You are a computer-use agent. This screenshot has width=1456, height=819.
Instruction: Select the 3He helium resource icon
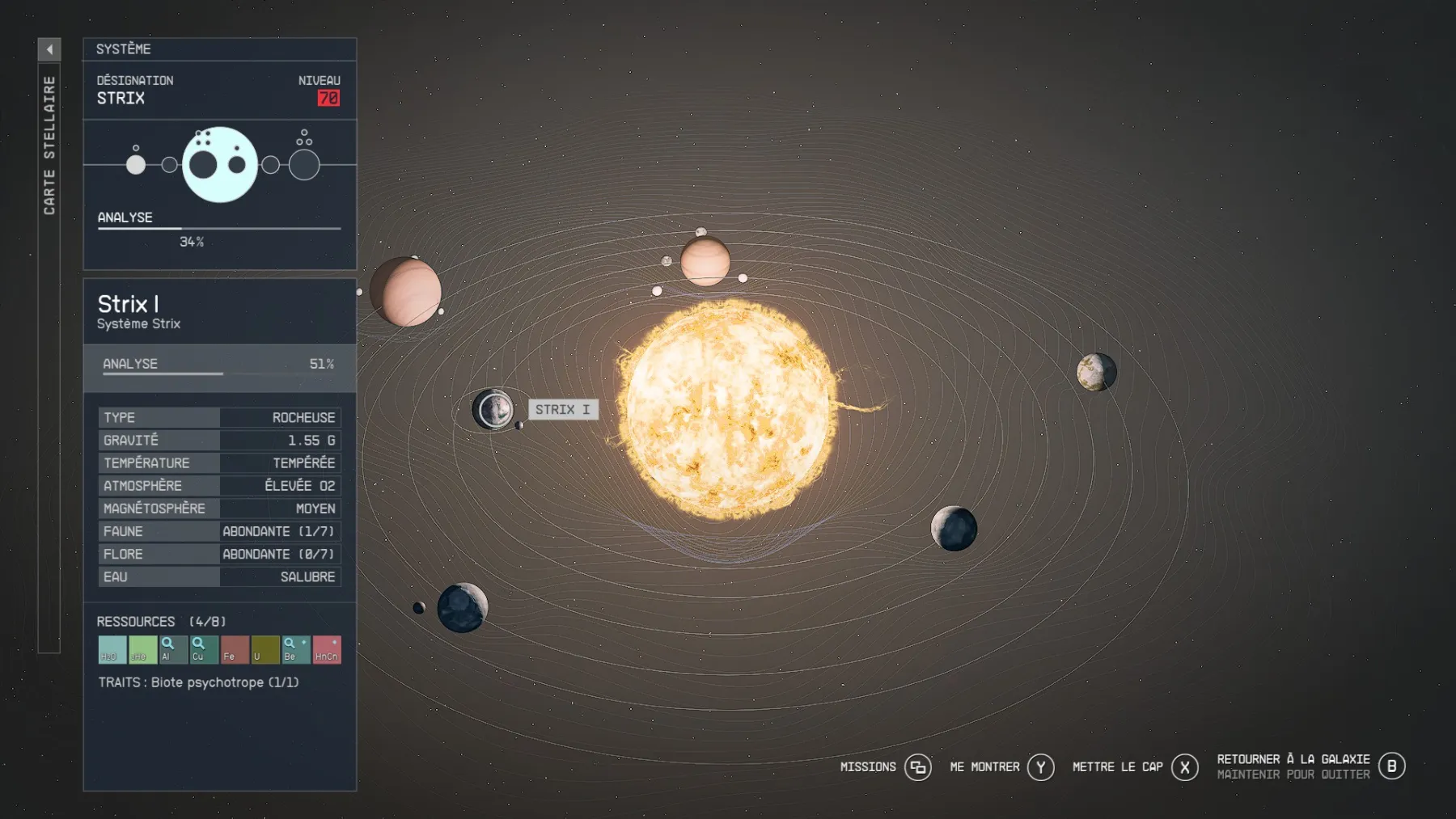tap(143, 649)
